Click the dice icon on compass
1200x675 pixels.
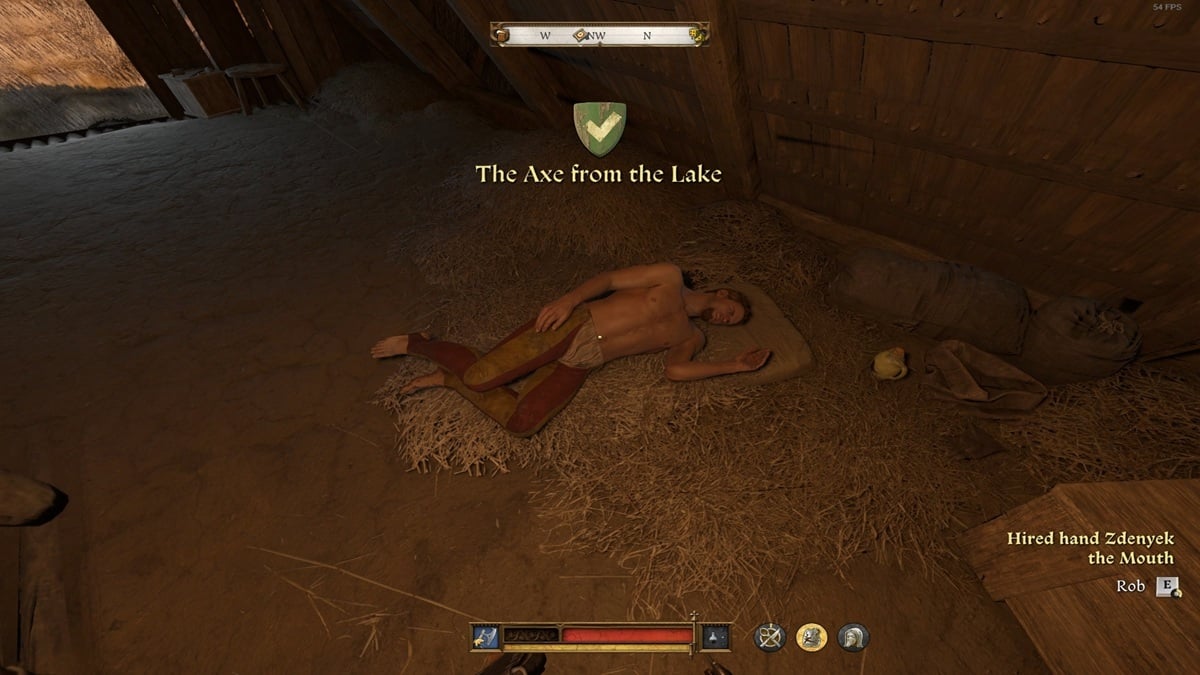tap(697, 35)
